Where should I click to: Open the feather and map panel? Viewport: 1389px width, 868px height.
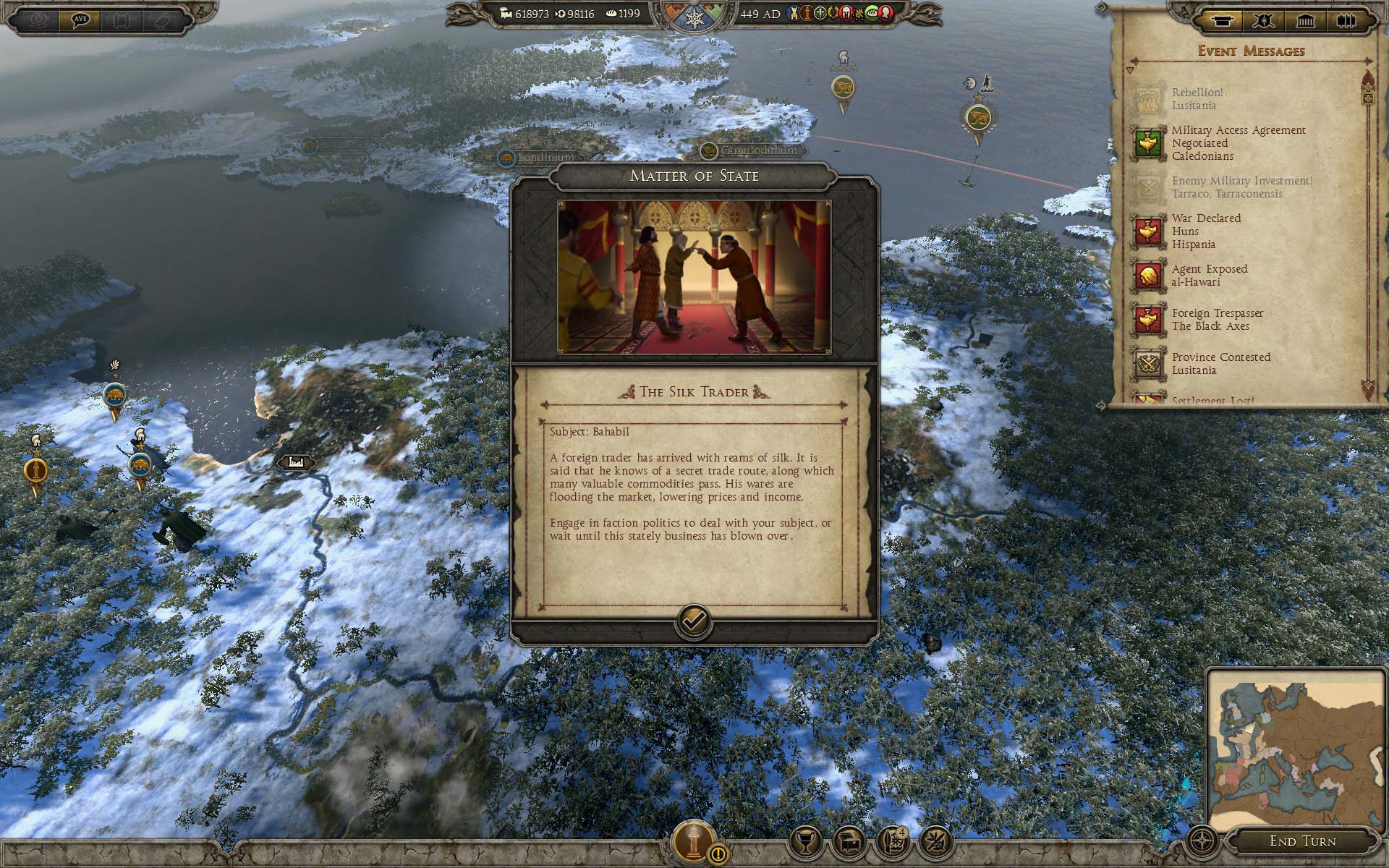pyautogui.click(x=892, y=841)
